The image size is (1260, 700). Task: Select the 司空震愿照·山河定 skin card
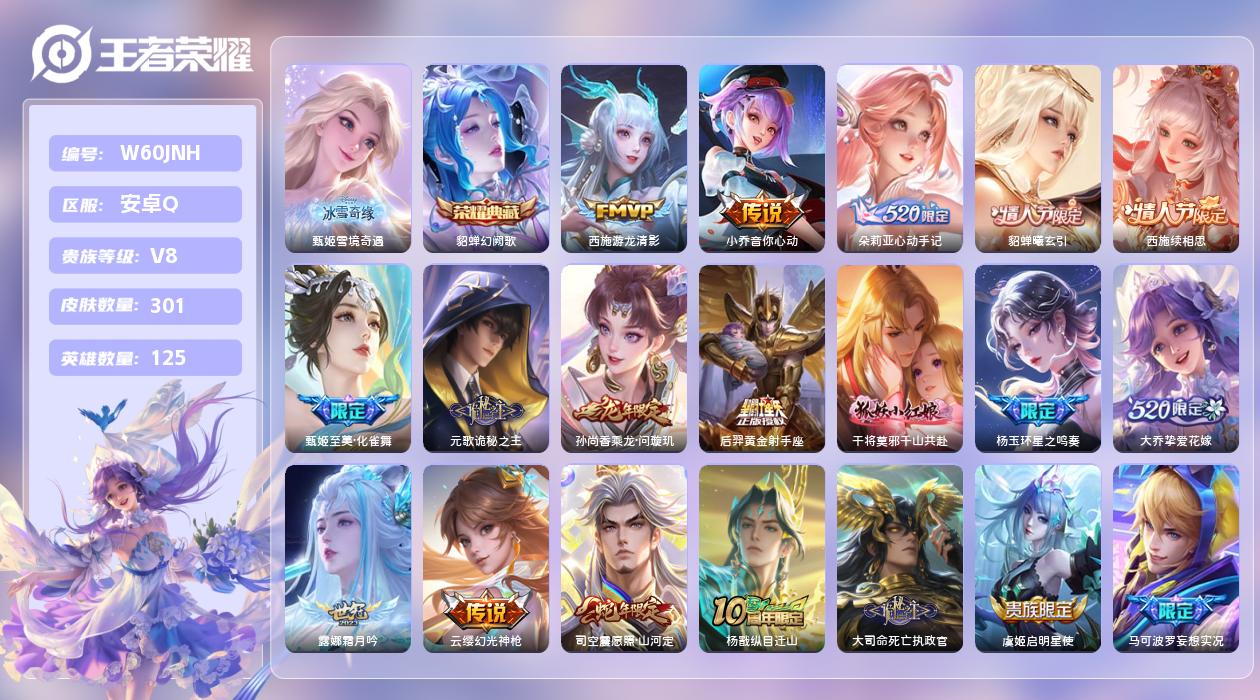[x=624, y=558]
